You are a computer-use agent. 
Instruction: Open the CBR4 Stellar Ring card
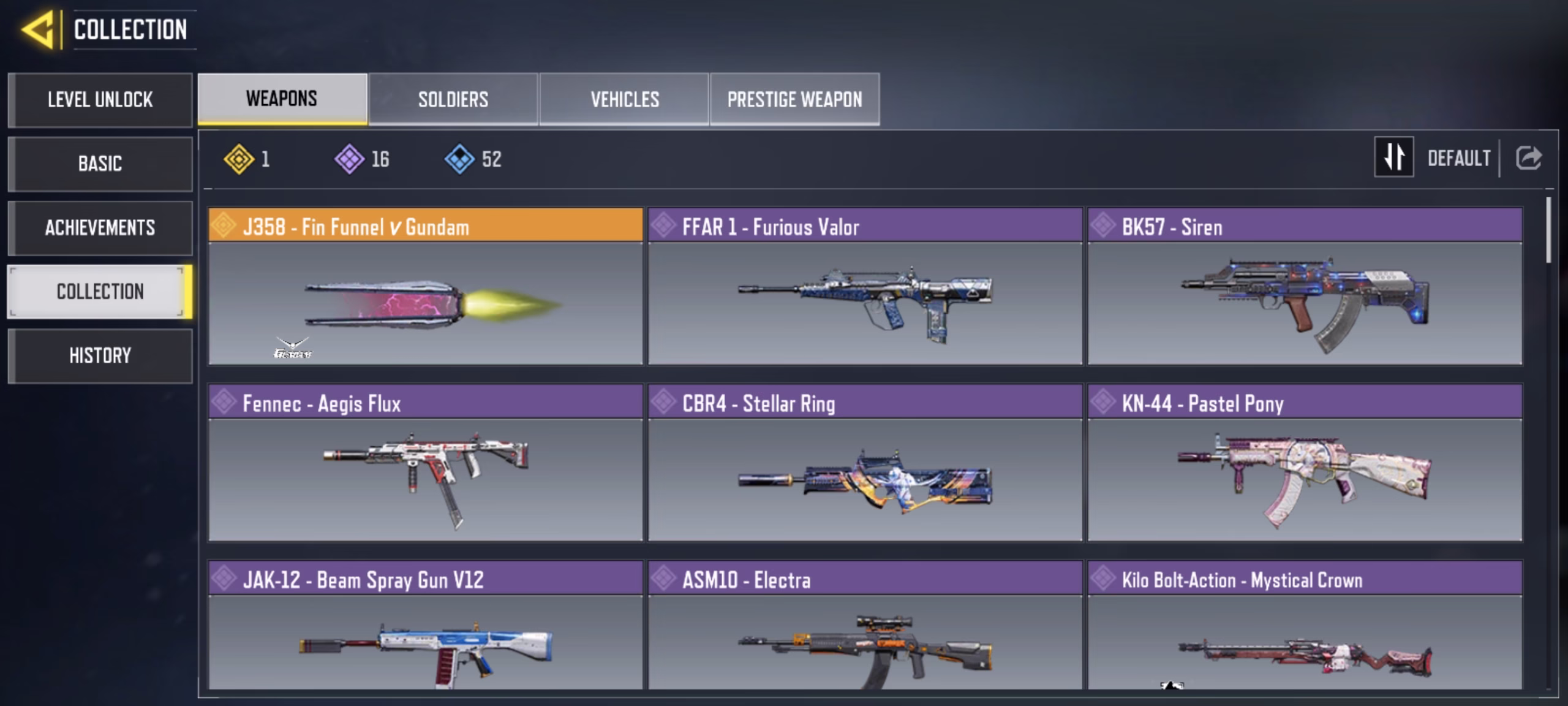pos(865,463)
